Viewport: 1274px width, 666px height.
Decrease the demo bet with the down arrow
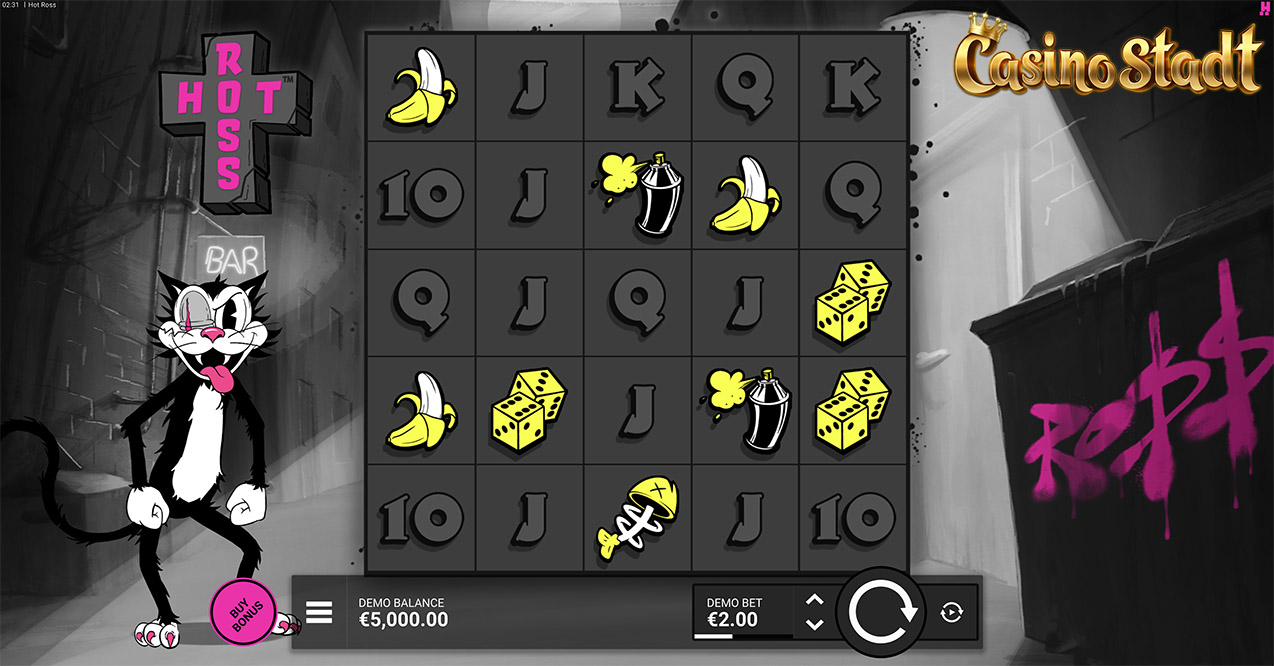click(x=814, y=624)
